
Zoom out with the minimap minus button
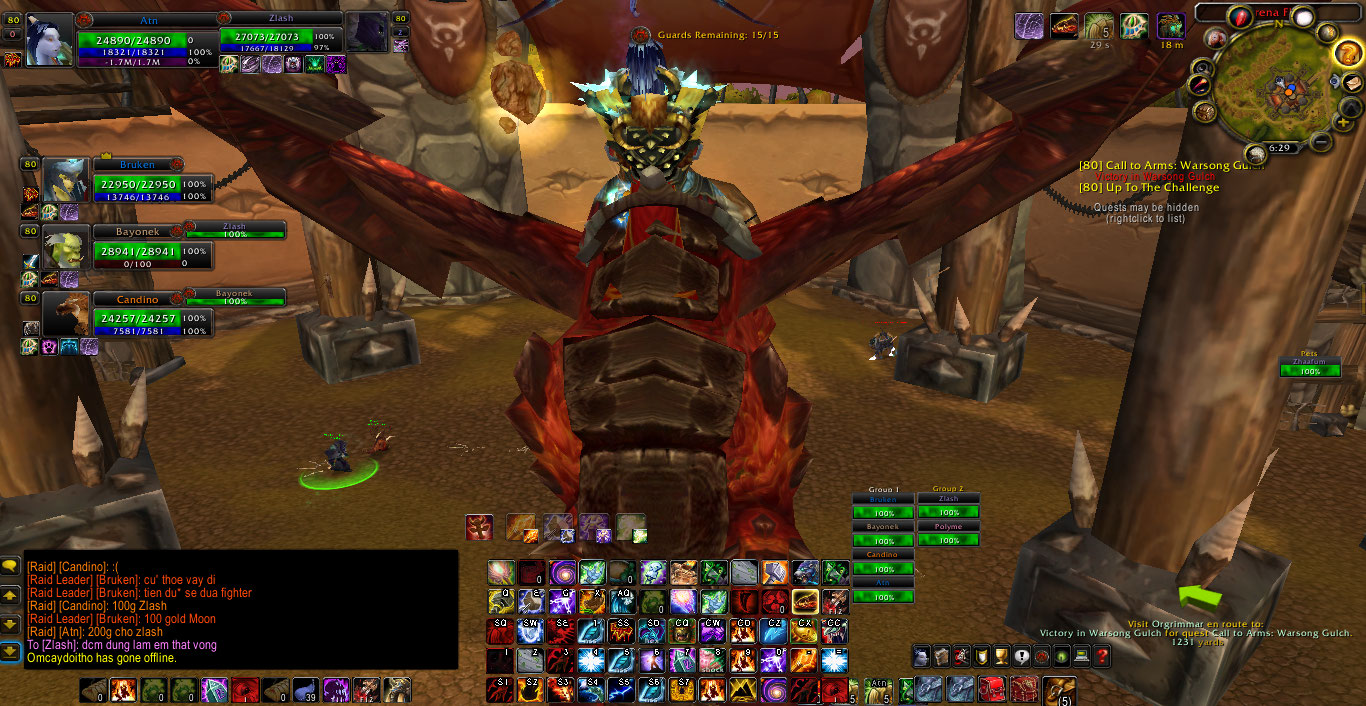point(1321,142)
